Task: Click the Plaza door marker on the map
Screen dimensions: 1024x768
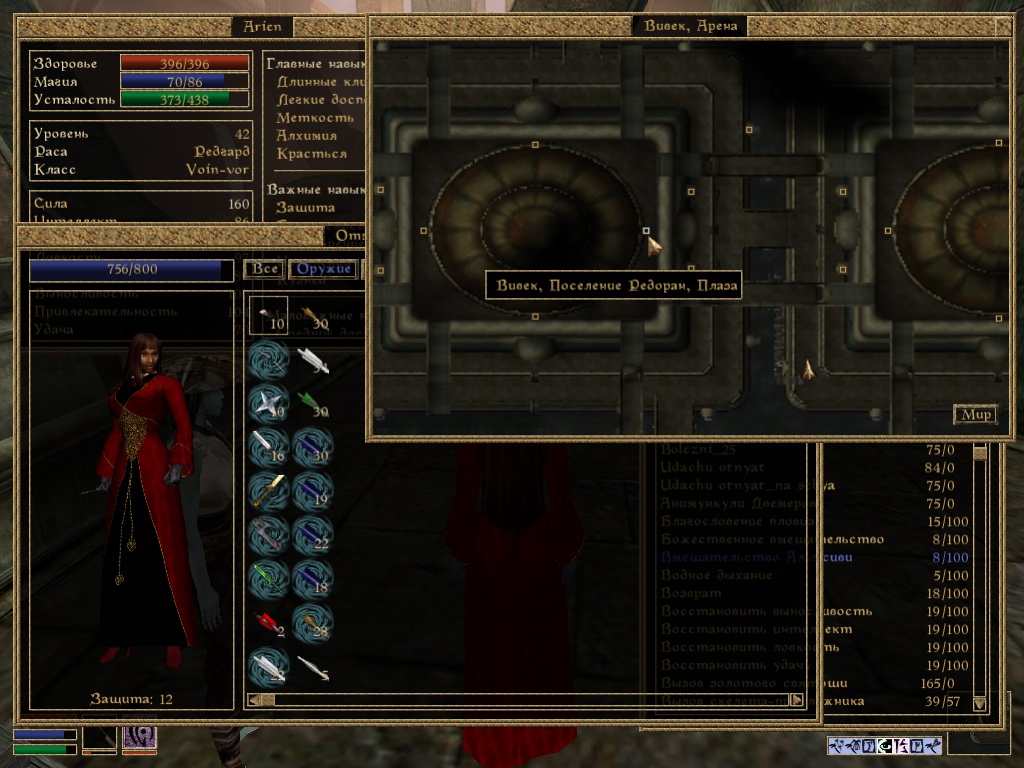Action: pos(646,231)
